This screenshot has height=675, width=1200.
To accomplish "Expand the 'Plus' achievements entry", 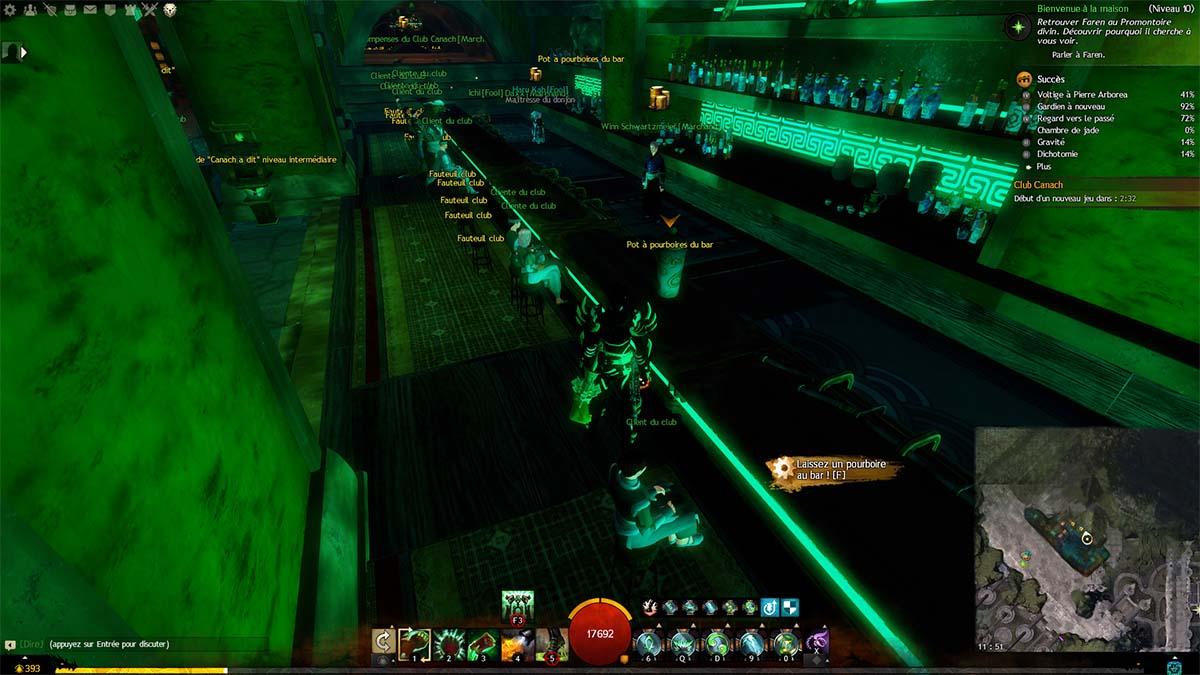I will coord(1044,167).
